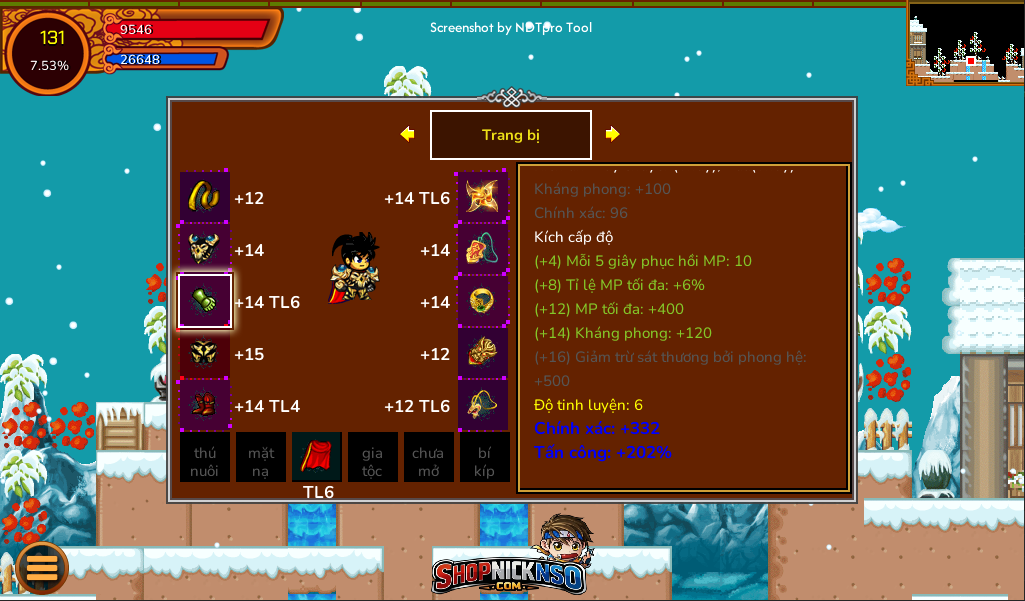Select the shuriken weapon slot

click(483, 197)
